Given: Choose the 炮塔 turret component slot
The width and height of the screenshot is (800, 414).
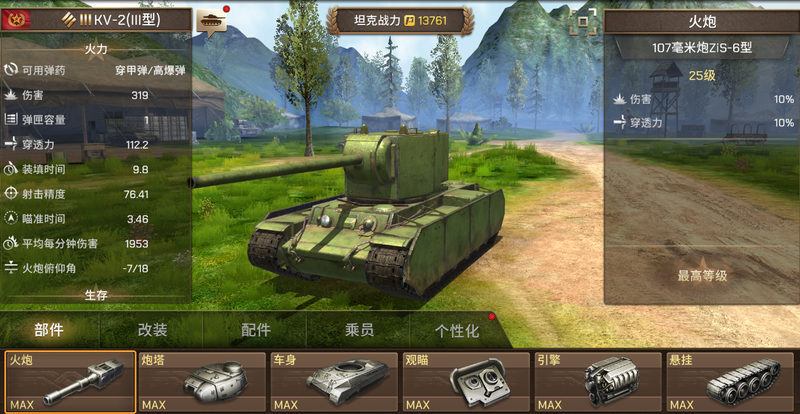Looking at the screenshot, I should 202,381.
